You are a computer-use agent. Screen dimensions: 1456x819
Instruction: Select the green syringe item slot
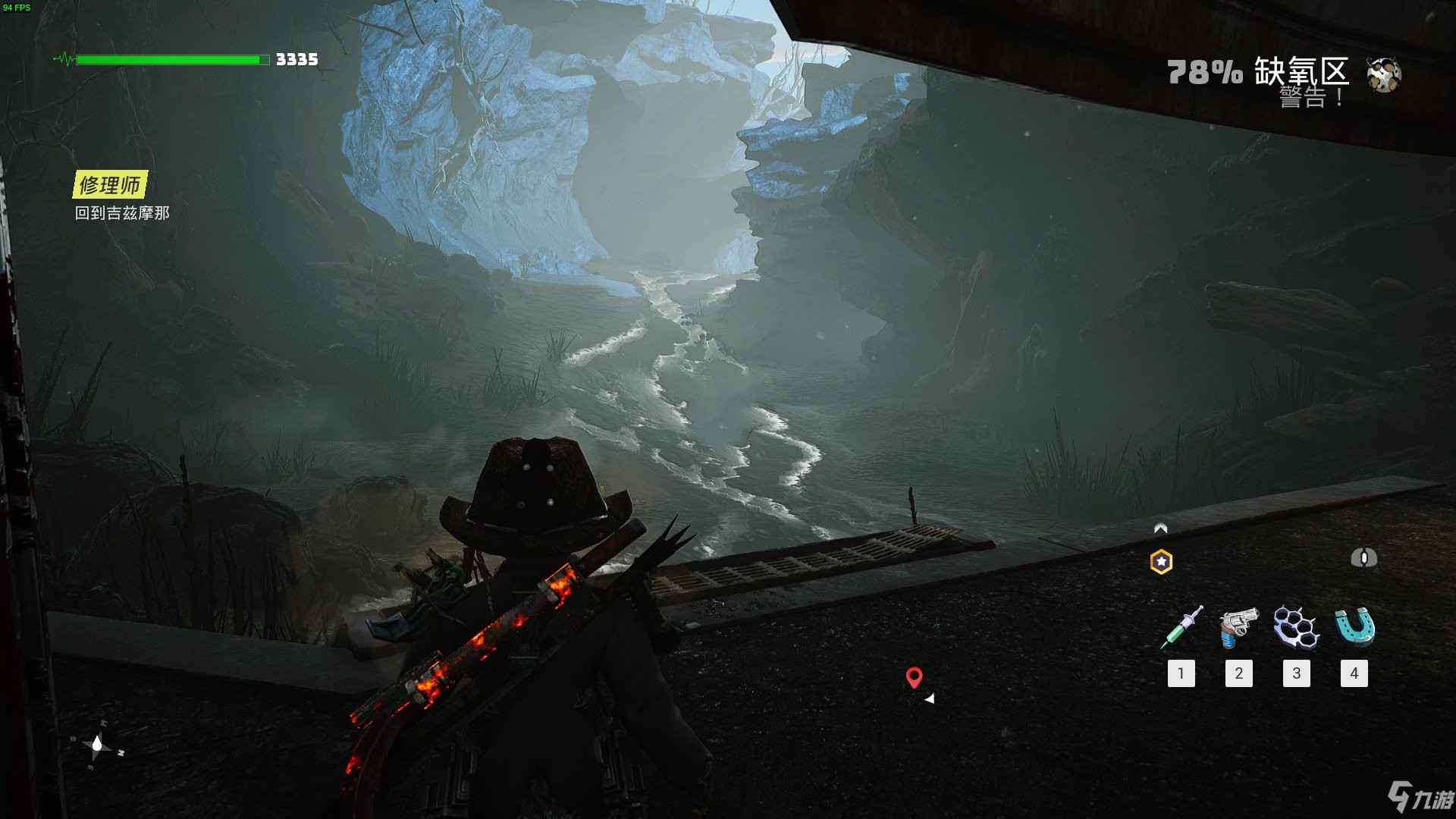pos(1181,627)
